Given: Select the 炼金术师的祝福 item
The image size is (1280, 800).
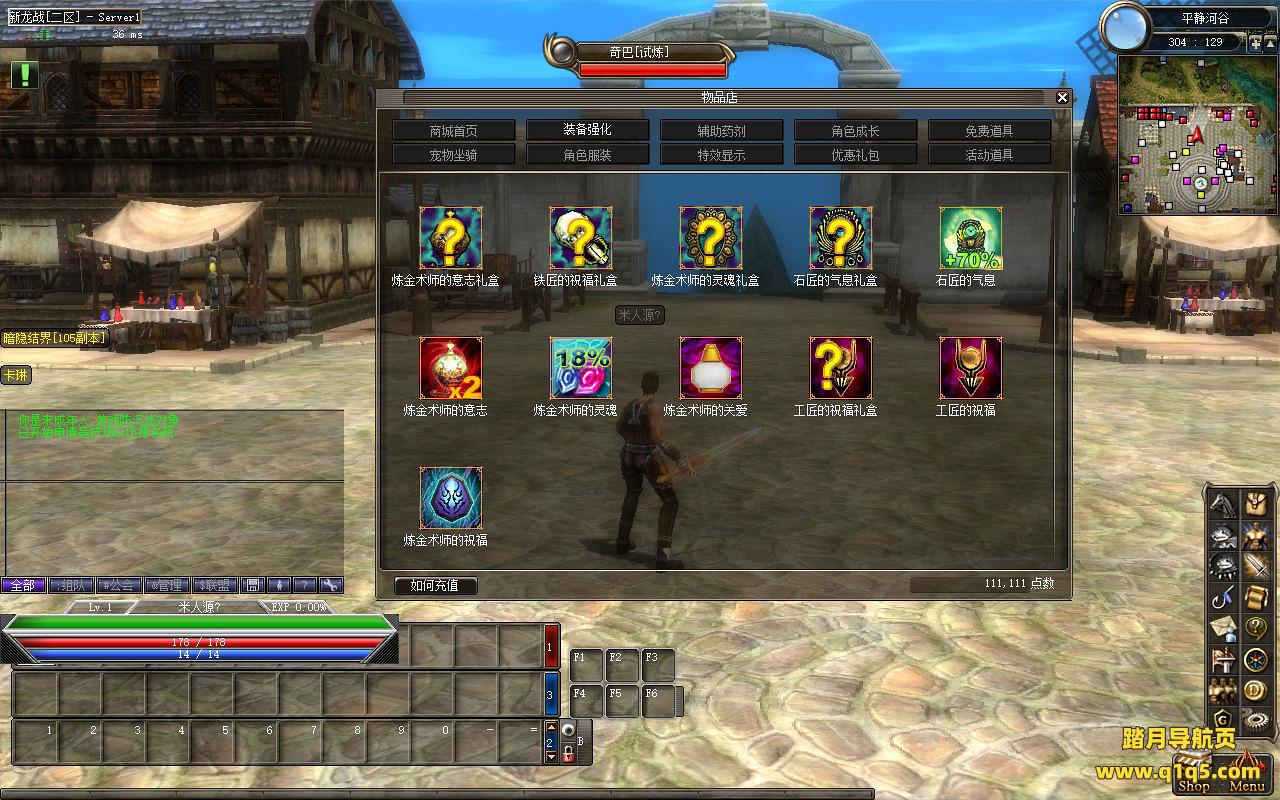Looking at the screenshot, I should pyautogui.click(x=450, y=498).
